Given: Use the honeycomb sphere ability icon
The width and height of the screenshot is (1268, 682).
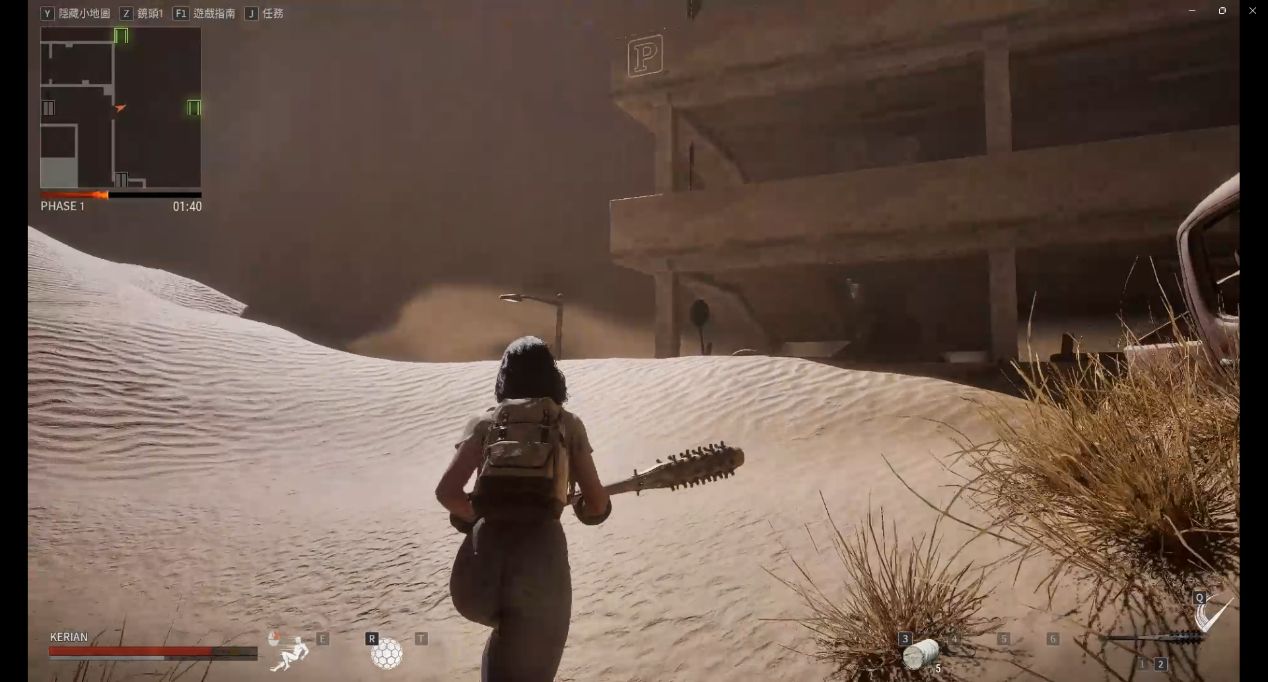Looking at the screenshot, I should 387,653.
